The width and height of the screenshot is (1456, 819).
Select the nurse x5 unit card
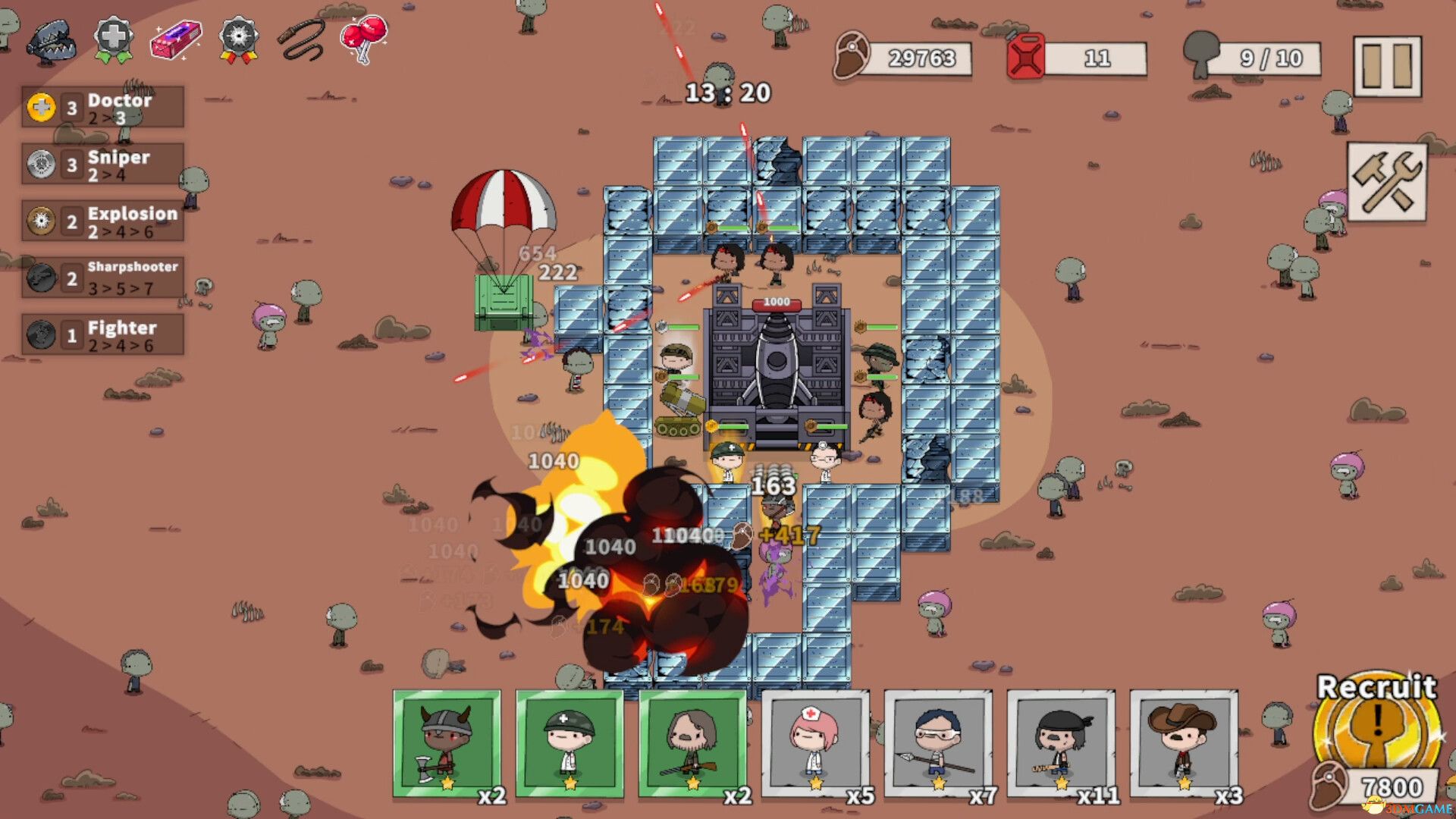[817, 745]
